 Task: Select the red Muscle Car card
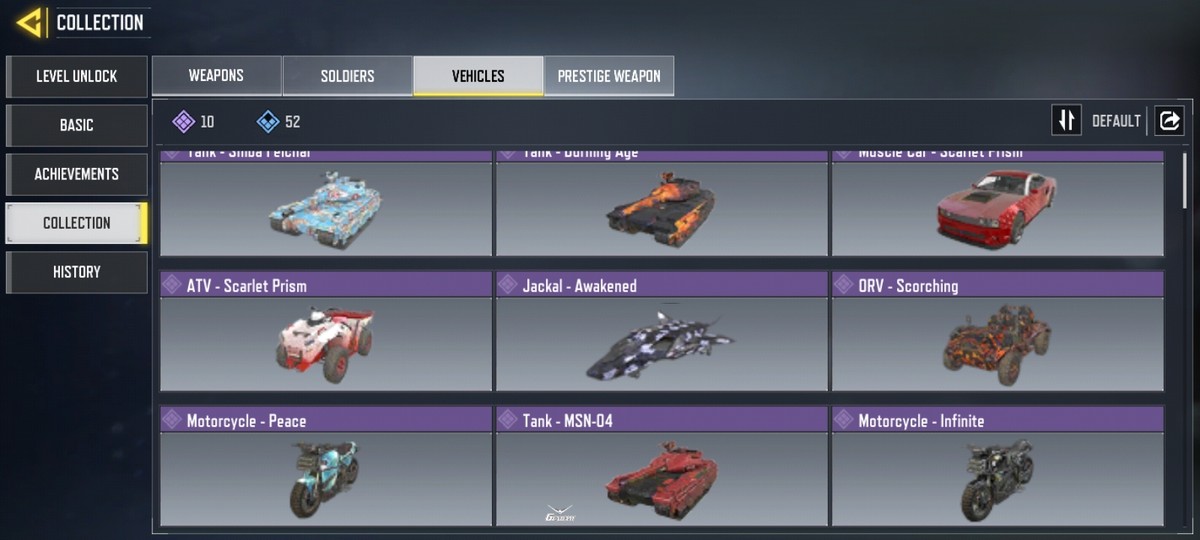point(997,205)
